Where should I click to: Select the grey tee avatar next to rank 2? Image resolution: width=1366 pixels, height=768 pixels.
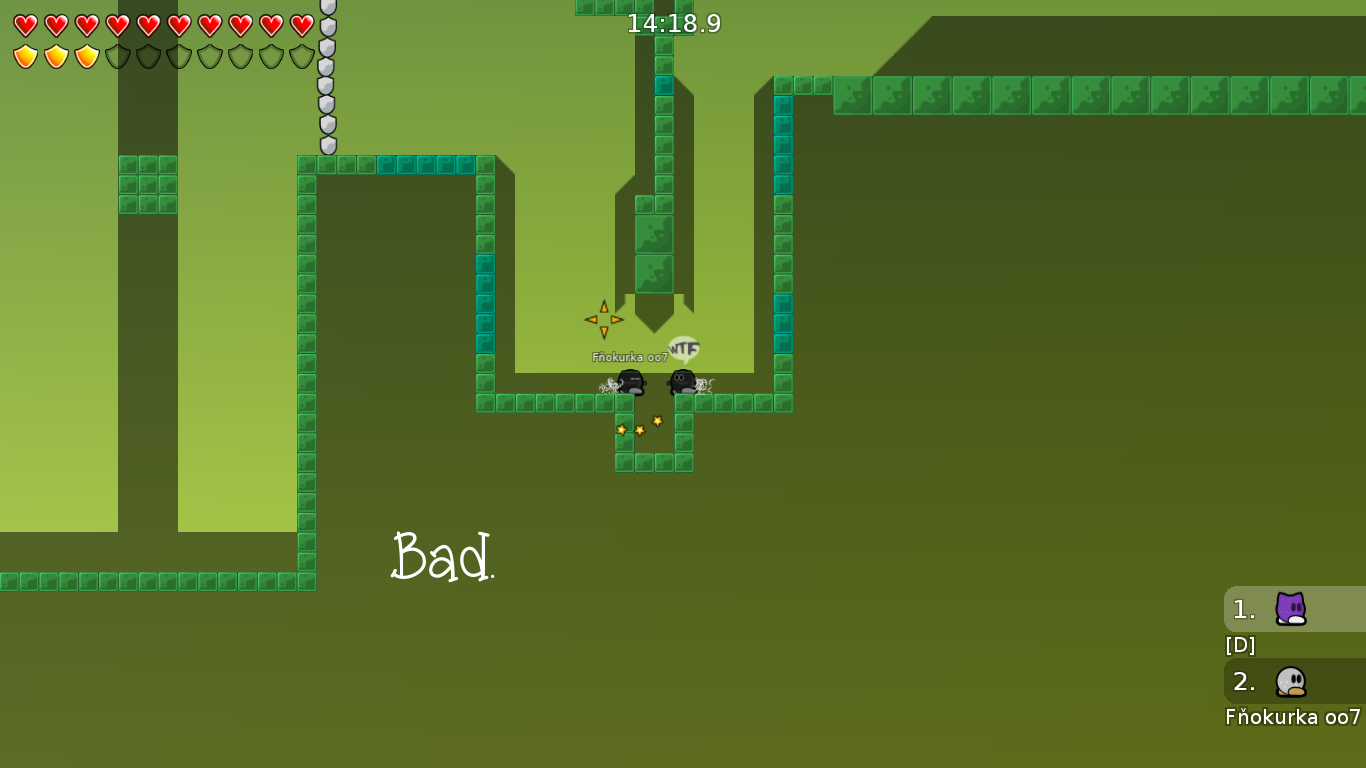pyautogui.click(x=1290, y=683)
